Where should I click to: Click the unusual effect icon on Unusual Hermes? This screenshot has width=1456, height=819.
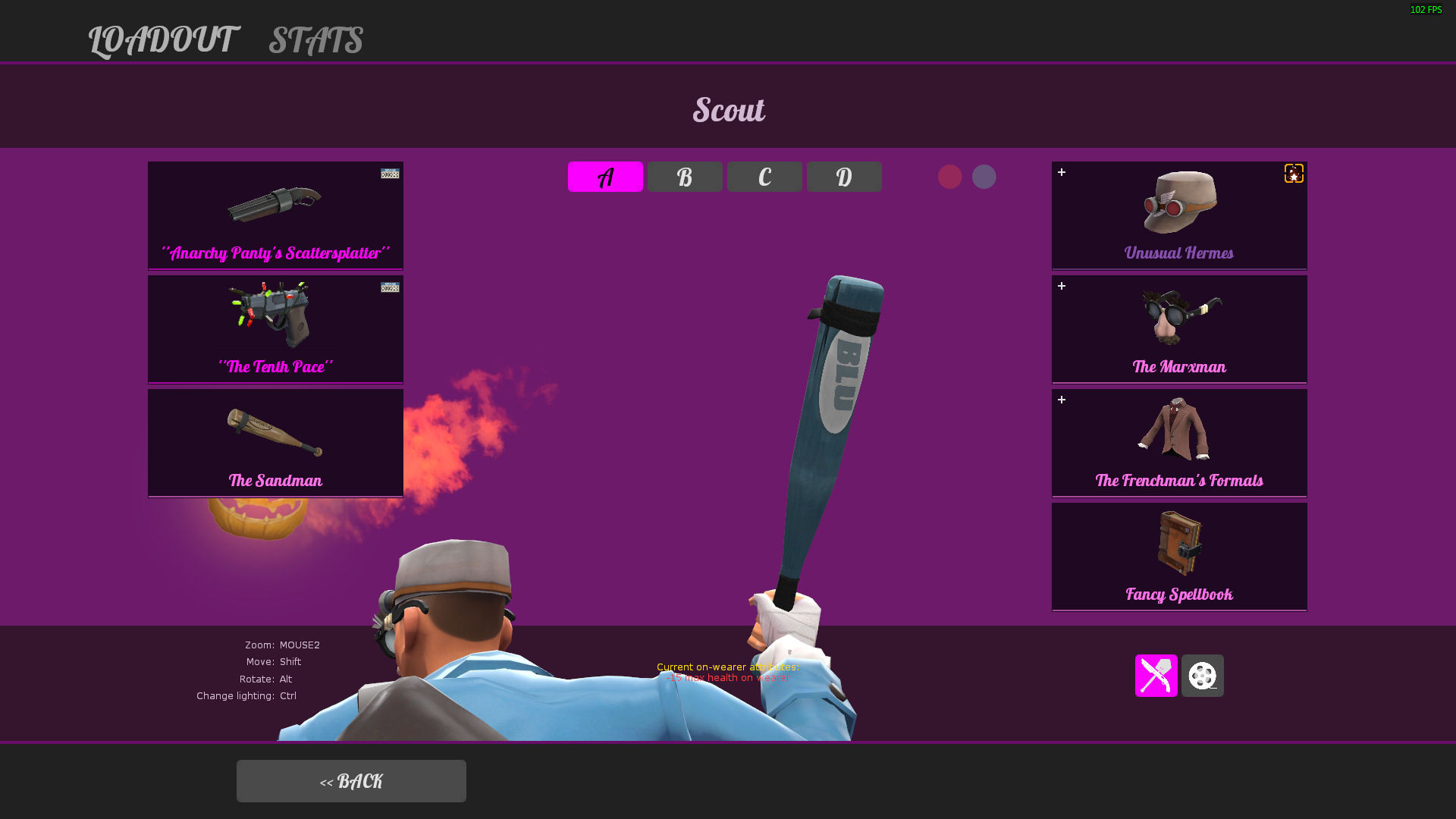[1293, 174]
